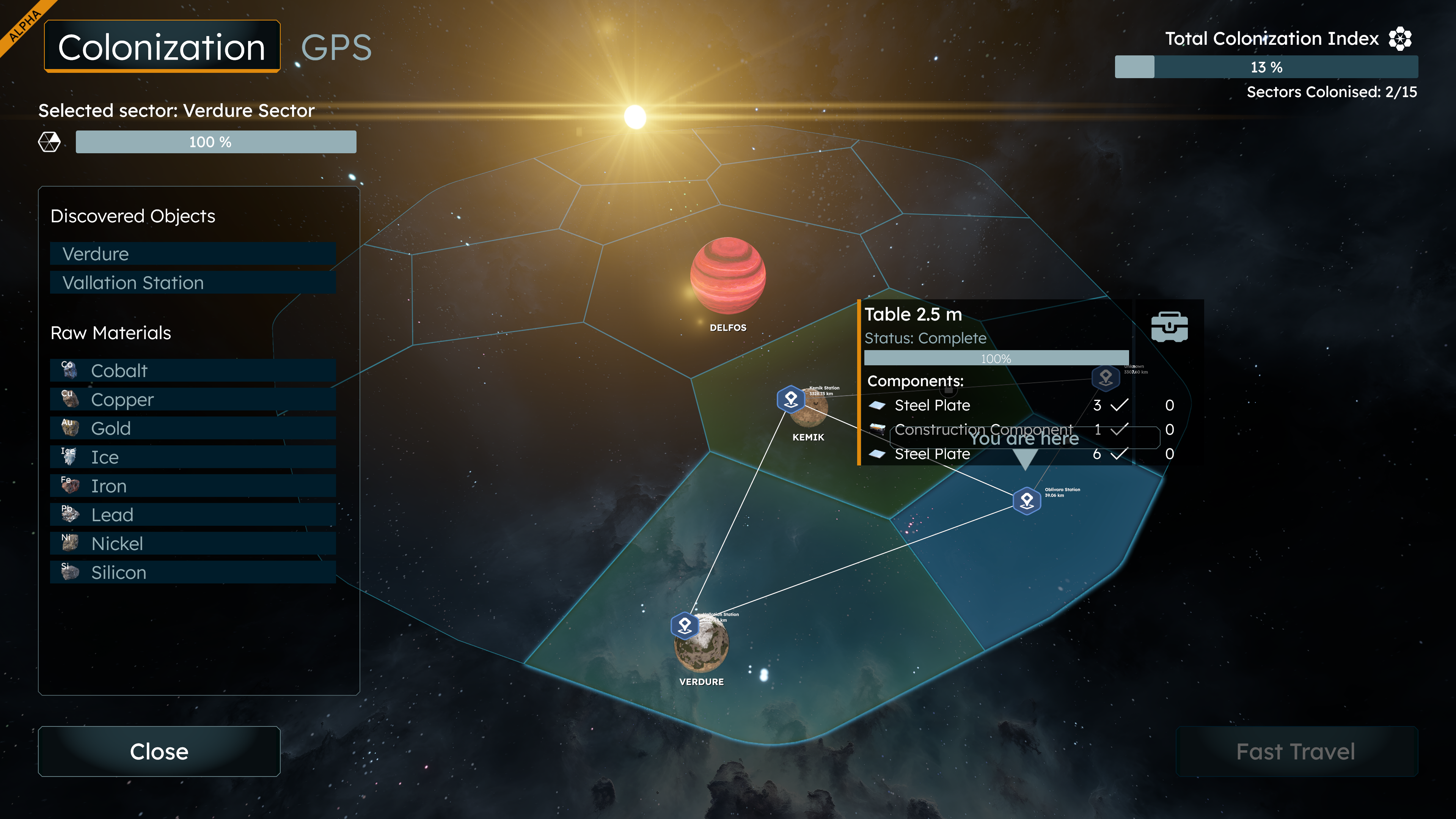Pick the Copper raw material entry

(193, 399)
